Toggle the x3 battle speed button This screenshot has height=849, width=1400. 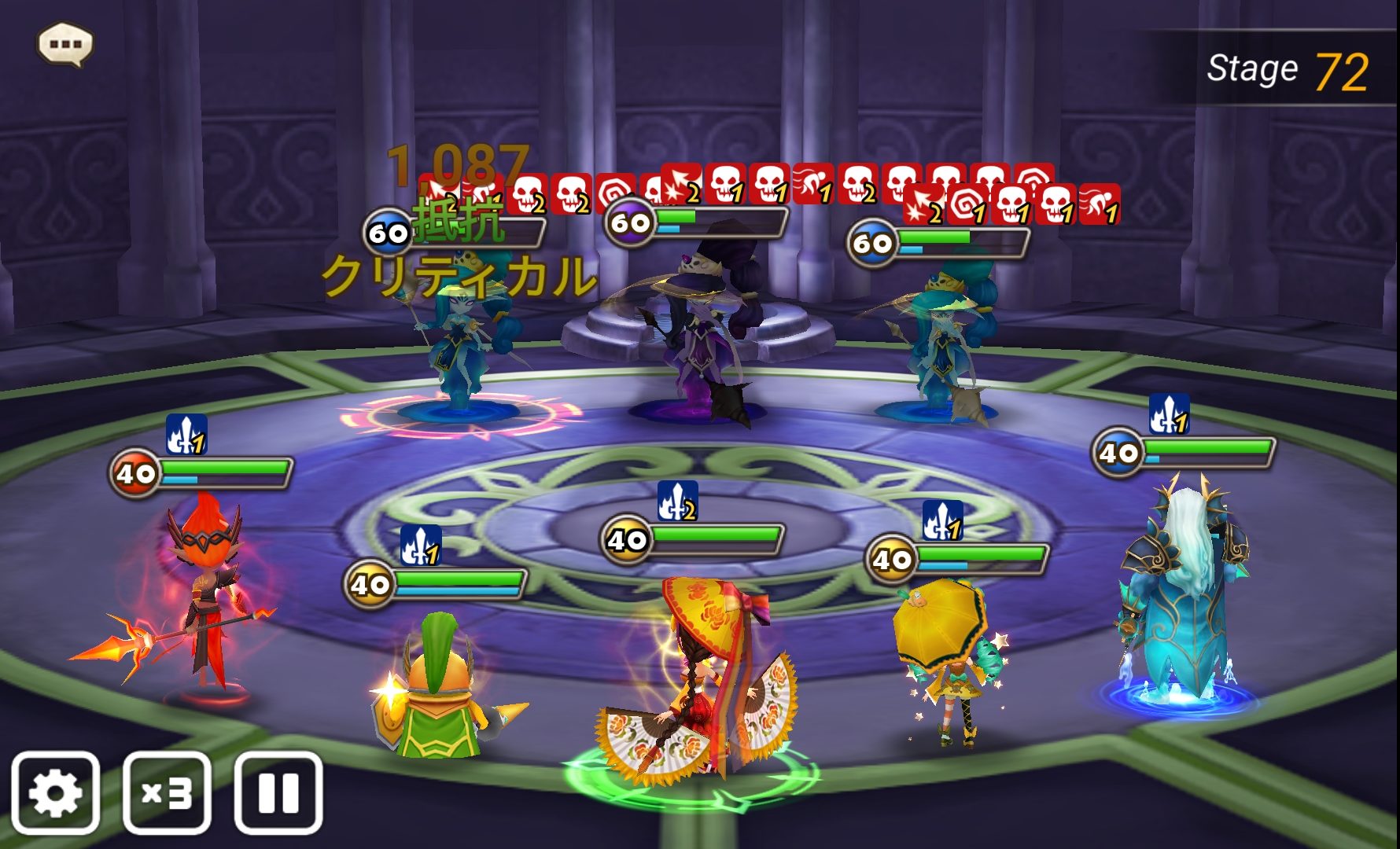[x=167, y=792]
